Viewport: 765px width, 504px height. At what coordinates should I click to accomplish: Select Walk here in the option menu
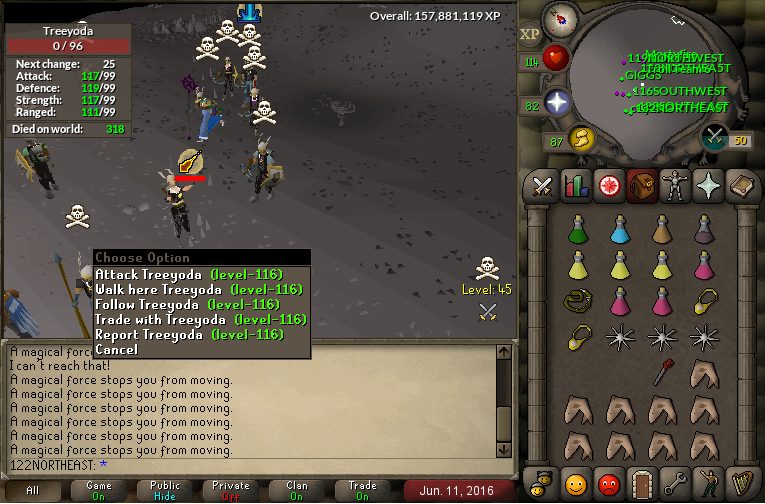point(198,290)
